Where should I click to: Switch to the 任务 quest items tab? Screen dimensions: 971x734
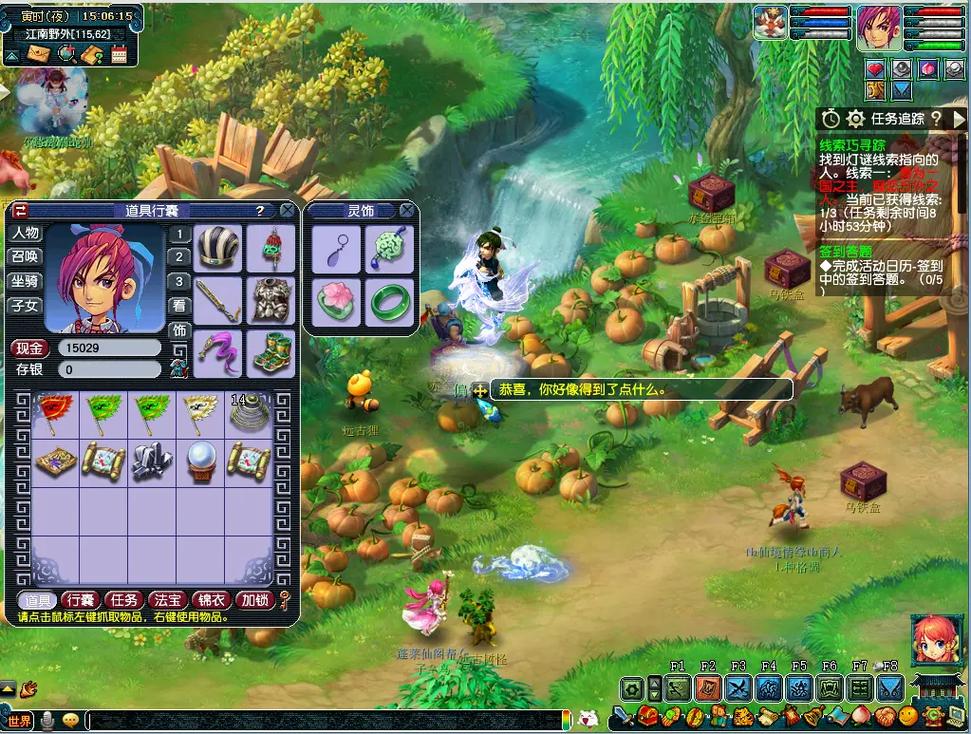pyautogui.click(x=124, y=600)
